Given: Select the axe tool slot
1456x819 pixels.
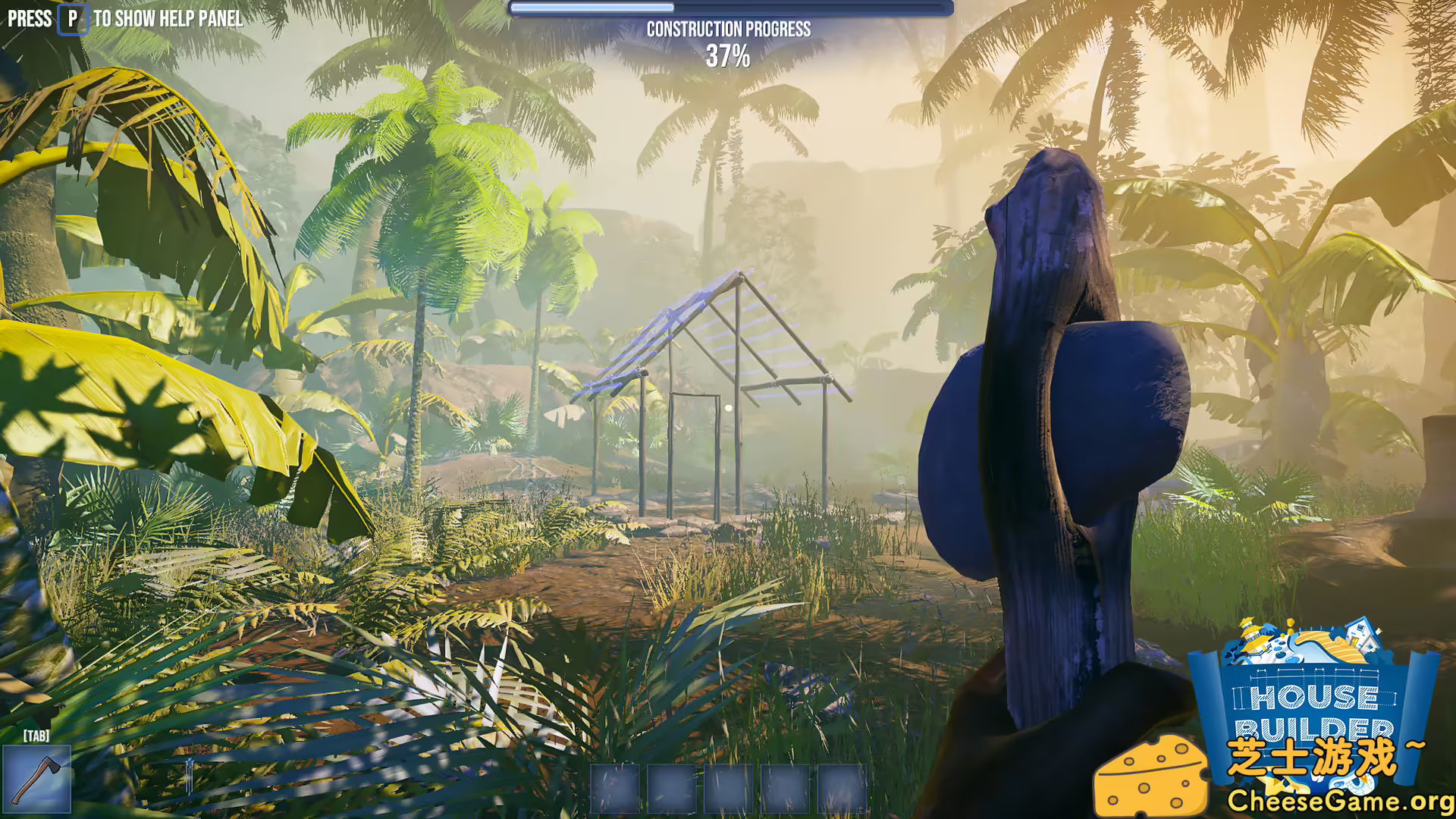Looking at the screenshot, I should coord(36,779).
